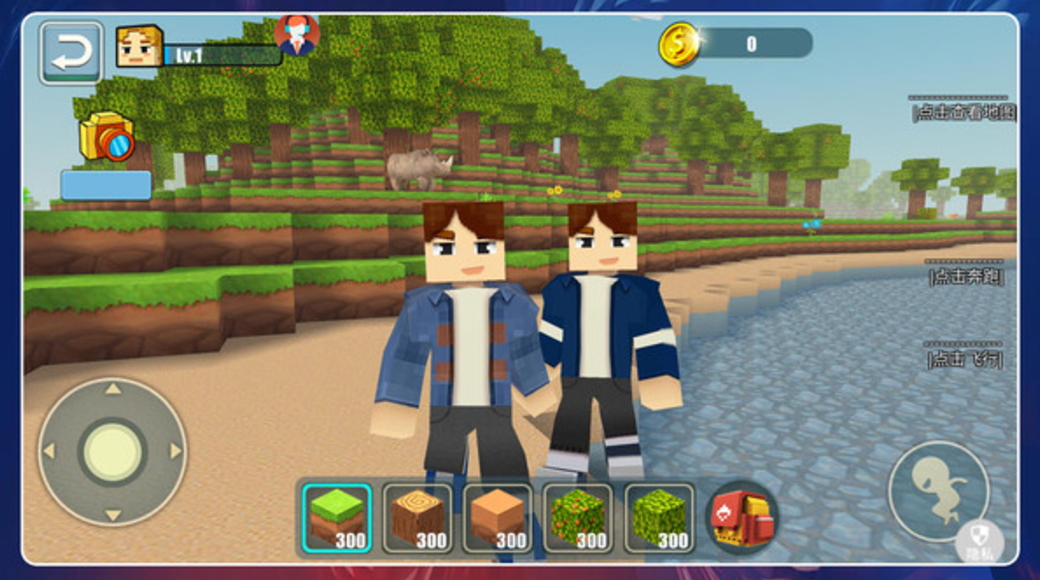Click the 点击查看地图 map prompt
Screen dimensions: 1040x580
point(964,111)
